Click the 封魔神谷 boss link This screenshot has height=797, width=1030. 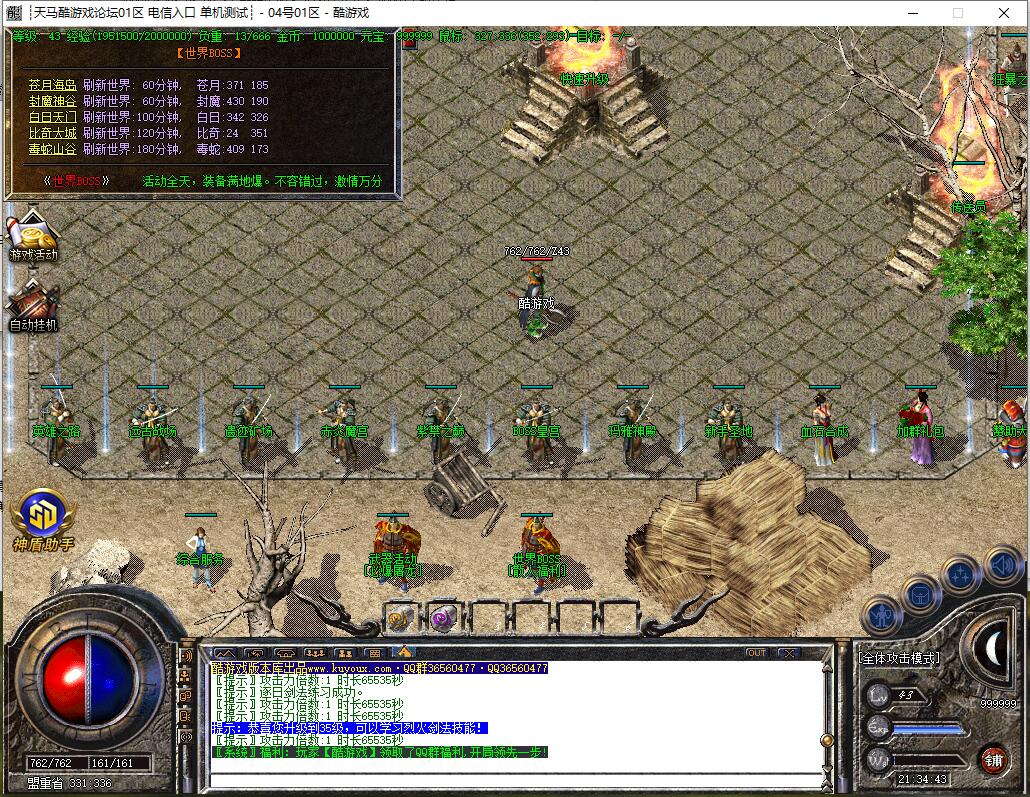[x=52, y=101]
